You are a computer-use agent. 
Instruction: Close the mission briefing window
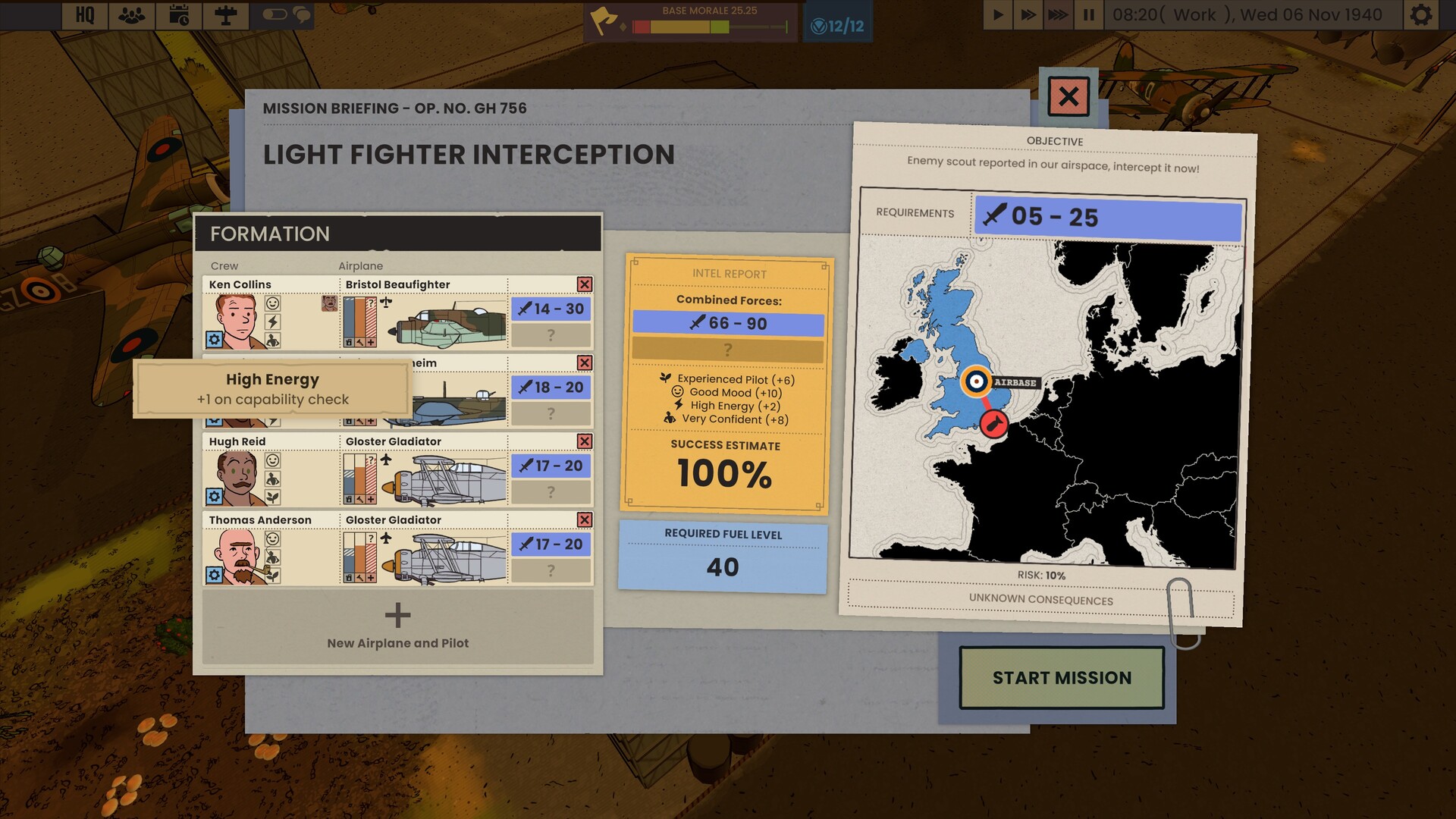[1068, 96]
